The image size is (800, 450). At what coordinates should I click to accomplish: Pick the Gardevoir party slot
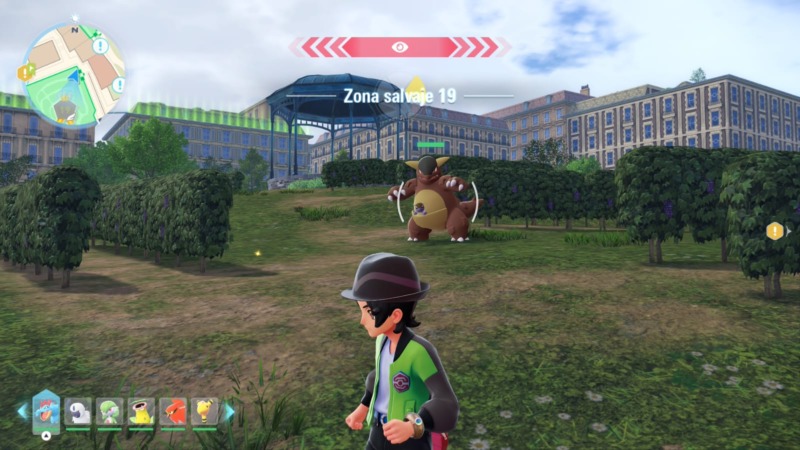point(109,411)
